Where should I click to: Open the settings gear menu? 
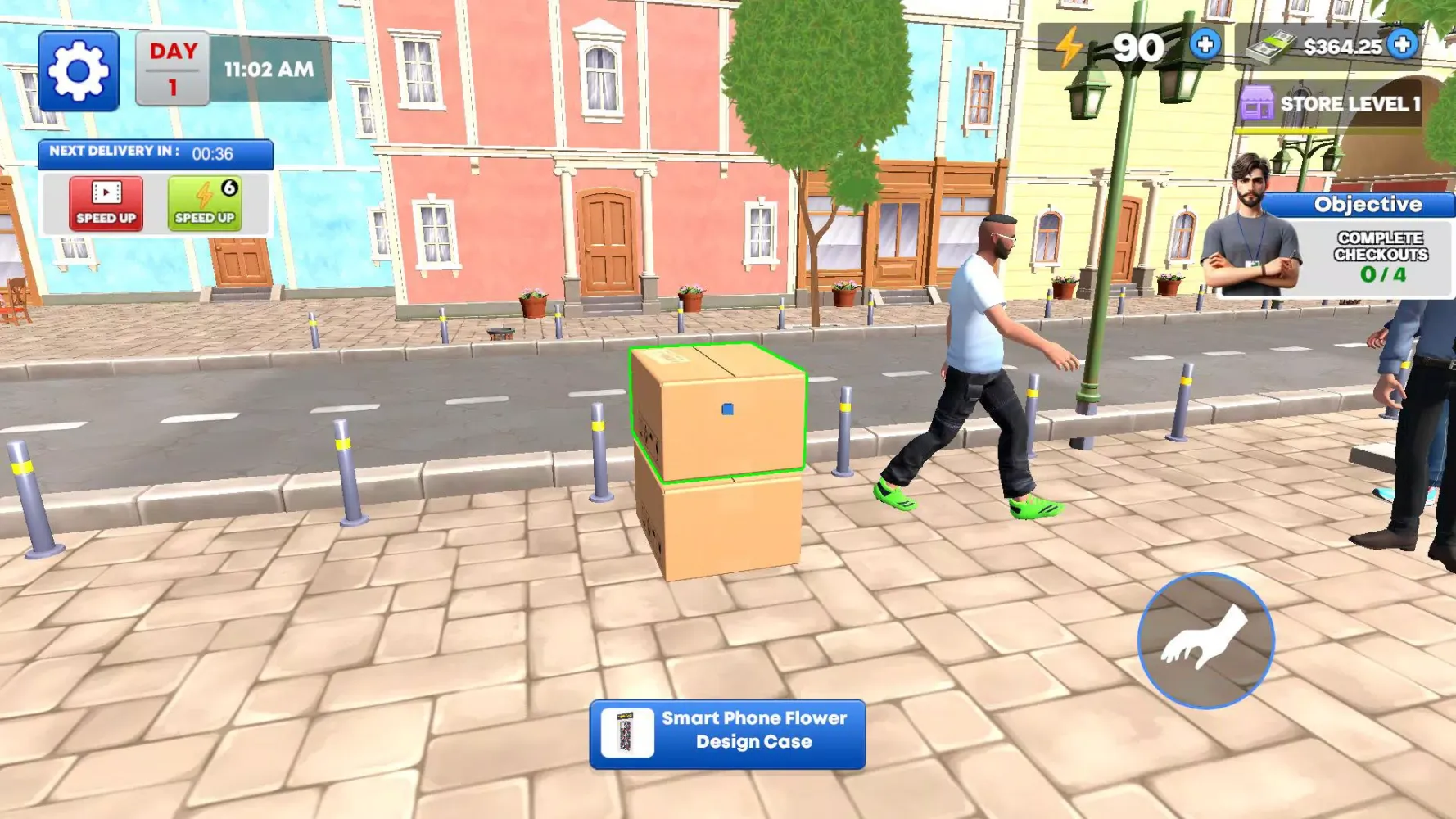pos(78,70)
